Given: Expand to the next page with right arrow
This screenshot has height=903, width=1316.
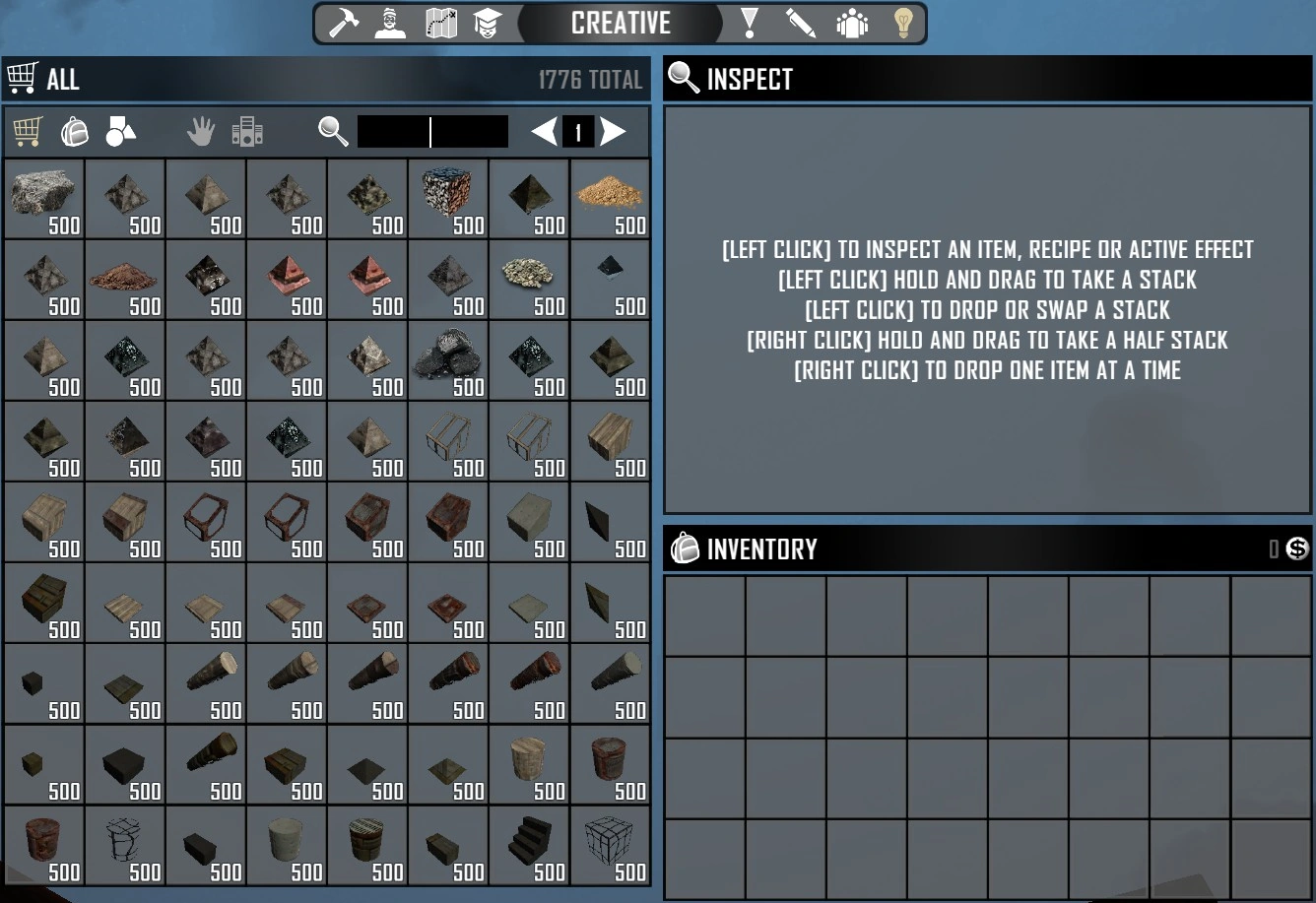Looking at the screenshot, I should point(613,132).
